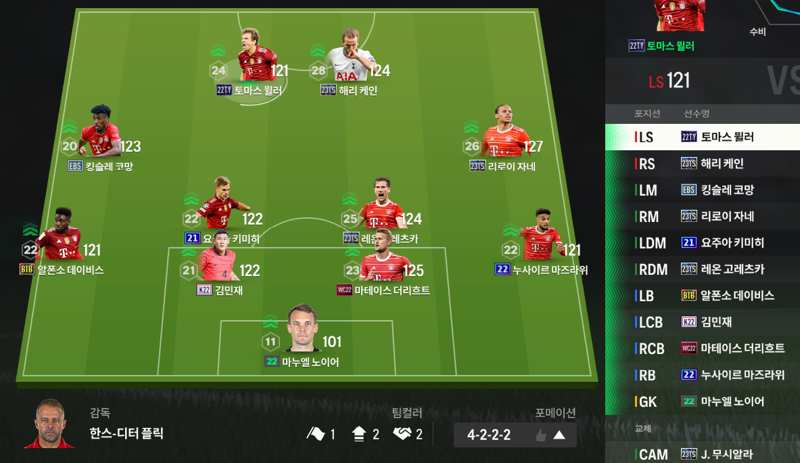Choose the GK 마누엘 노이어 list row
The image size is (800, 463).
point(702,401)
